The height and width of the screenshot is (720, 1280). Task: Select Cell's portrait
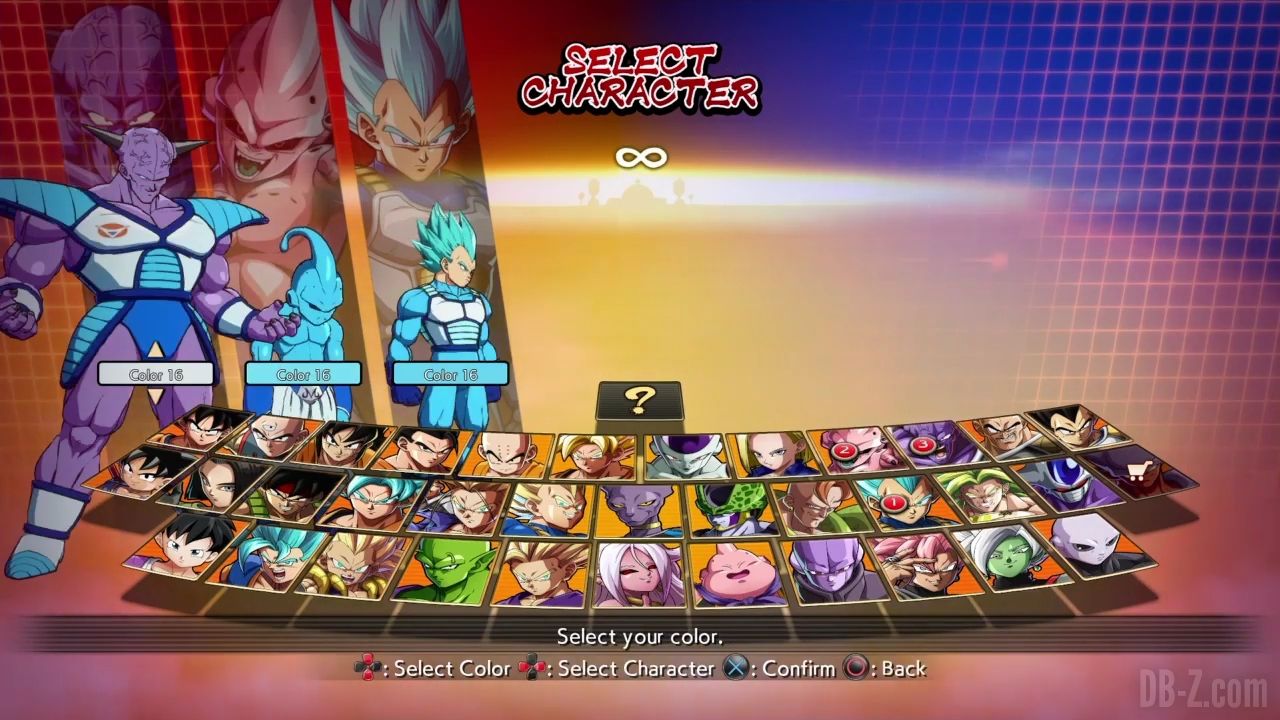pyautogui.click(x=730, y=510)
